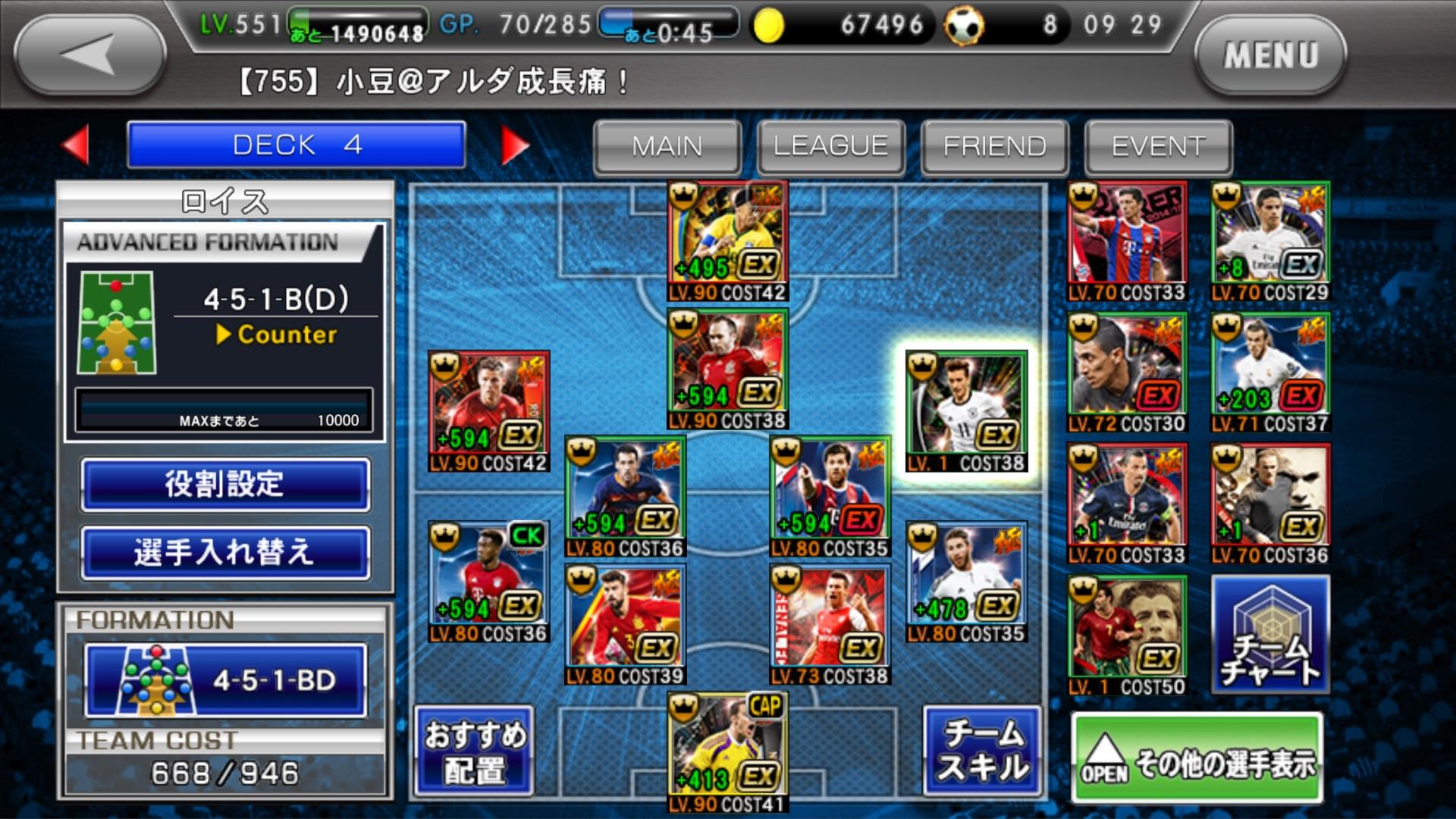Select the LV.1 COST50 bench card
Screen dimensions: 1456x819
click(x=1127, y=635)
